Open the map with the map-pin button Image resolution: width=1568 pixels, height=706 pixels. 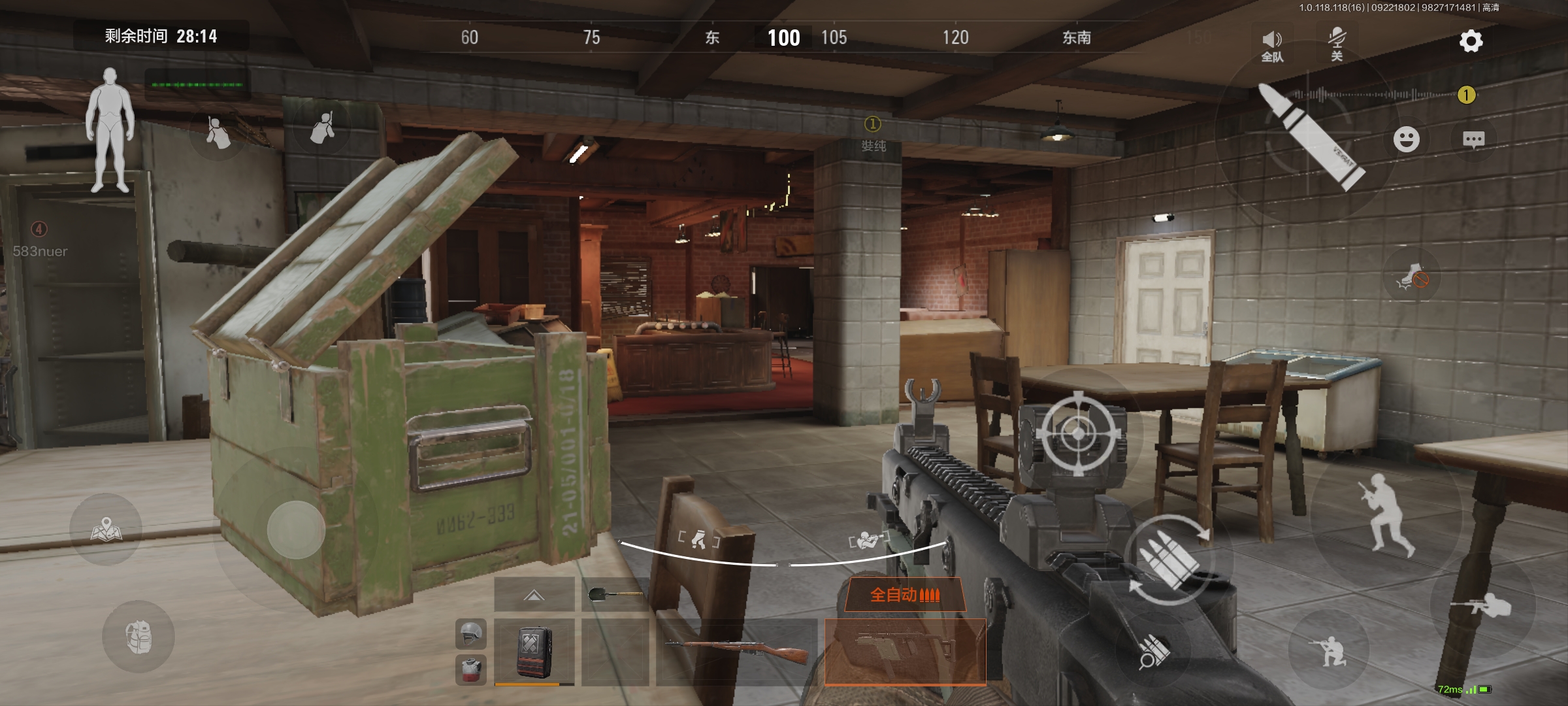106,529
